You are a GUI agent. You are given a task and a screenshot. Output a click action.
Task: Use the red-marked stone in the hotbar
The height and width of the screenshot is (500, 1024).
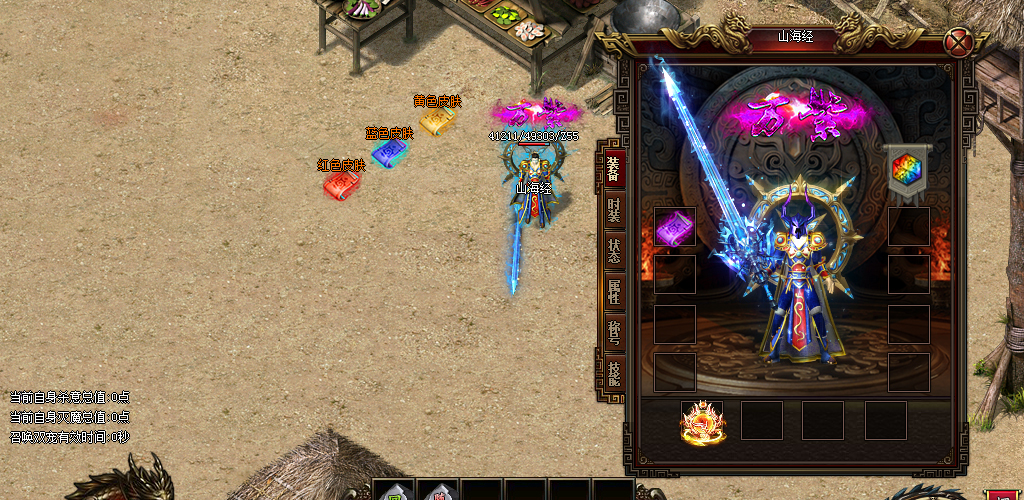point(438,492)
